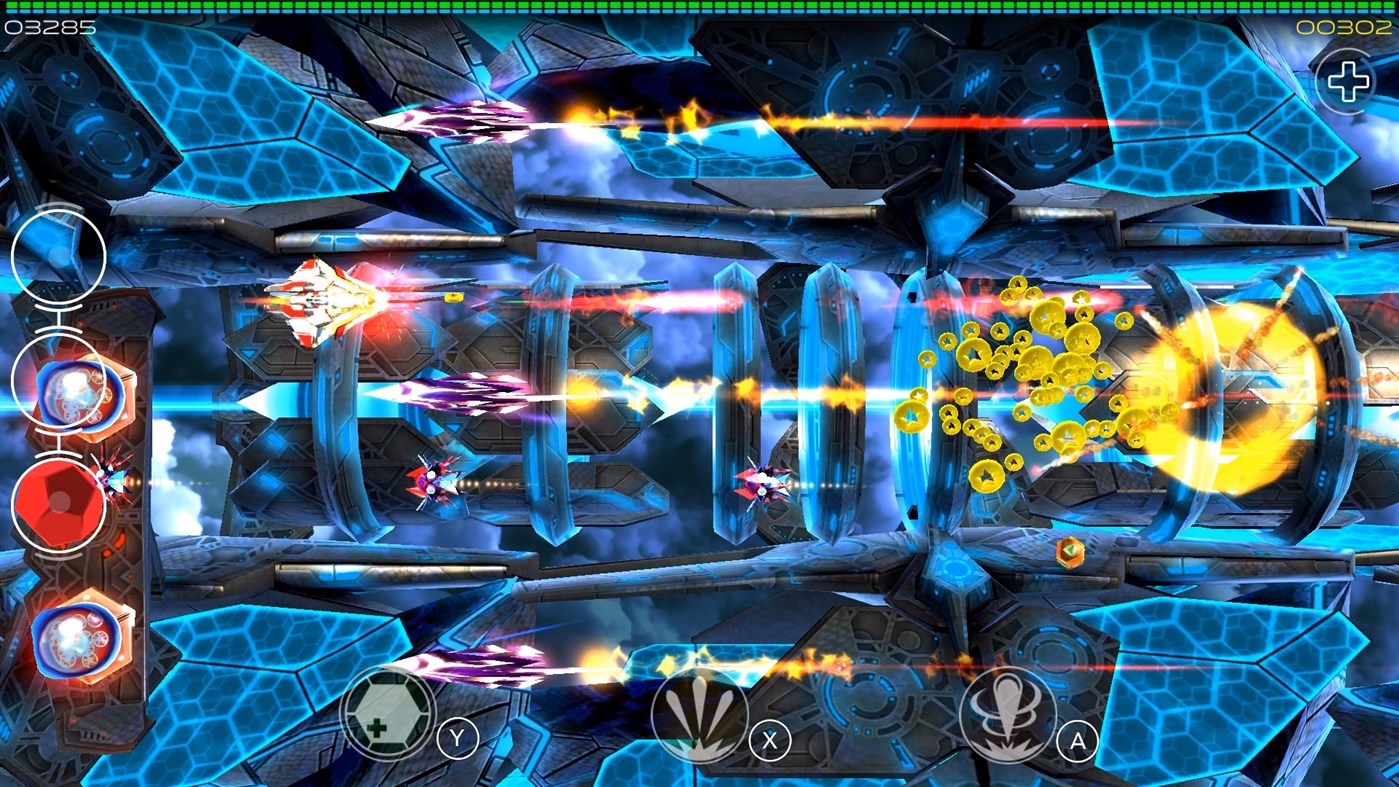This screenshot has width=1399, height=787.
Task: Tap the health repair kit icon
Action: click(x=389, y=712)
